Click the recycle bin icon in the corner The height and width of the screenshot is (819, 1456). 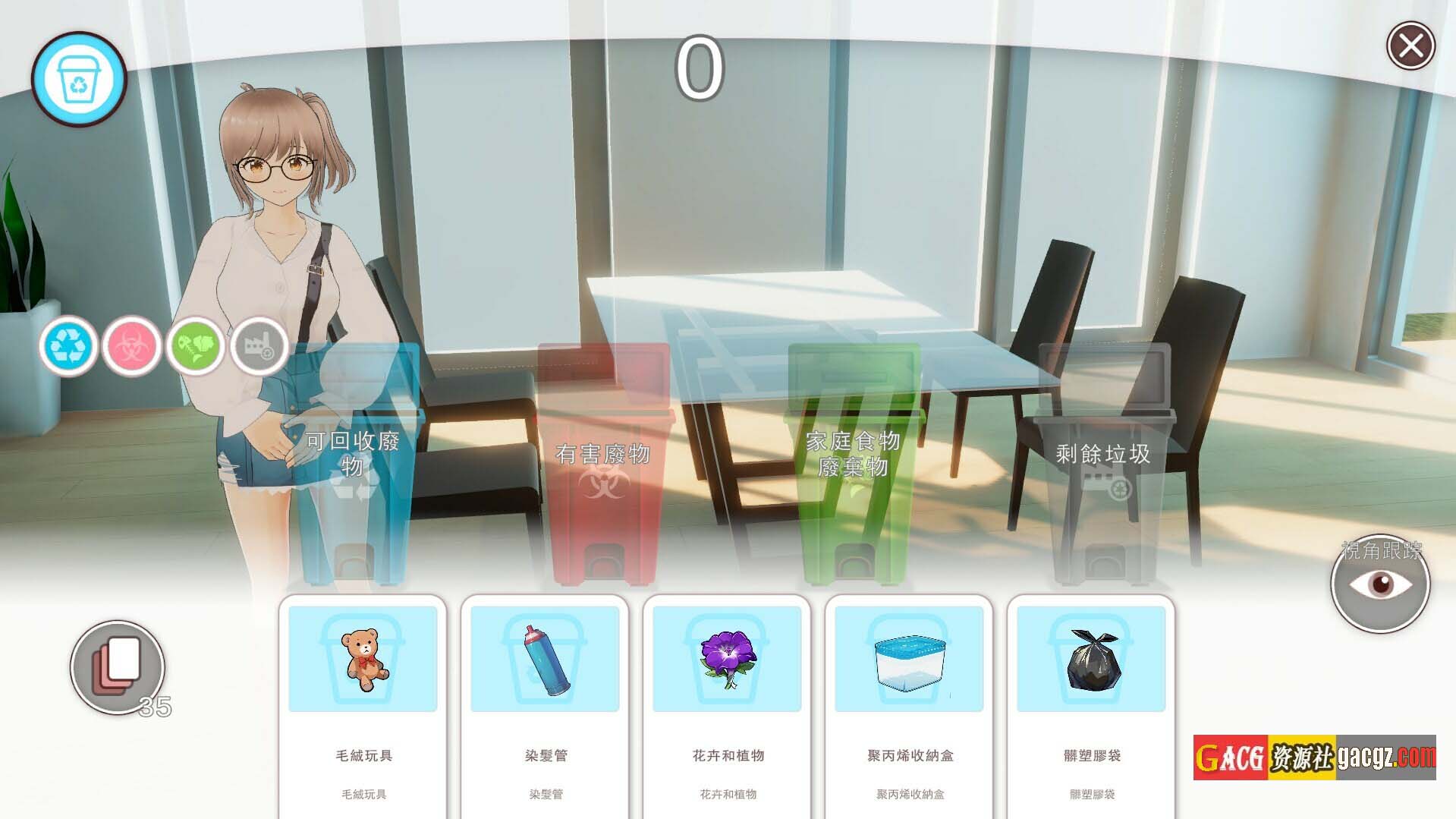pyautogui.click(x=79, y=79)
